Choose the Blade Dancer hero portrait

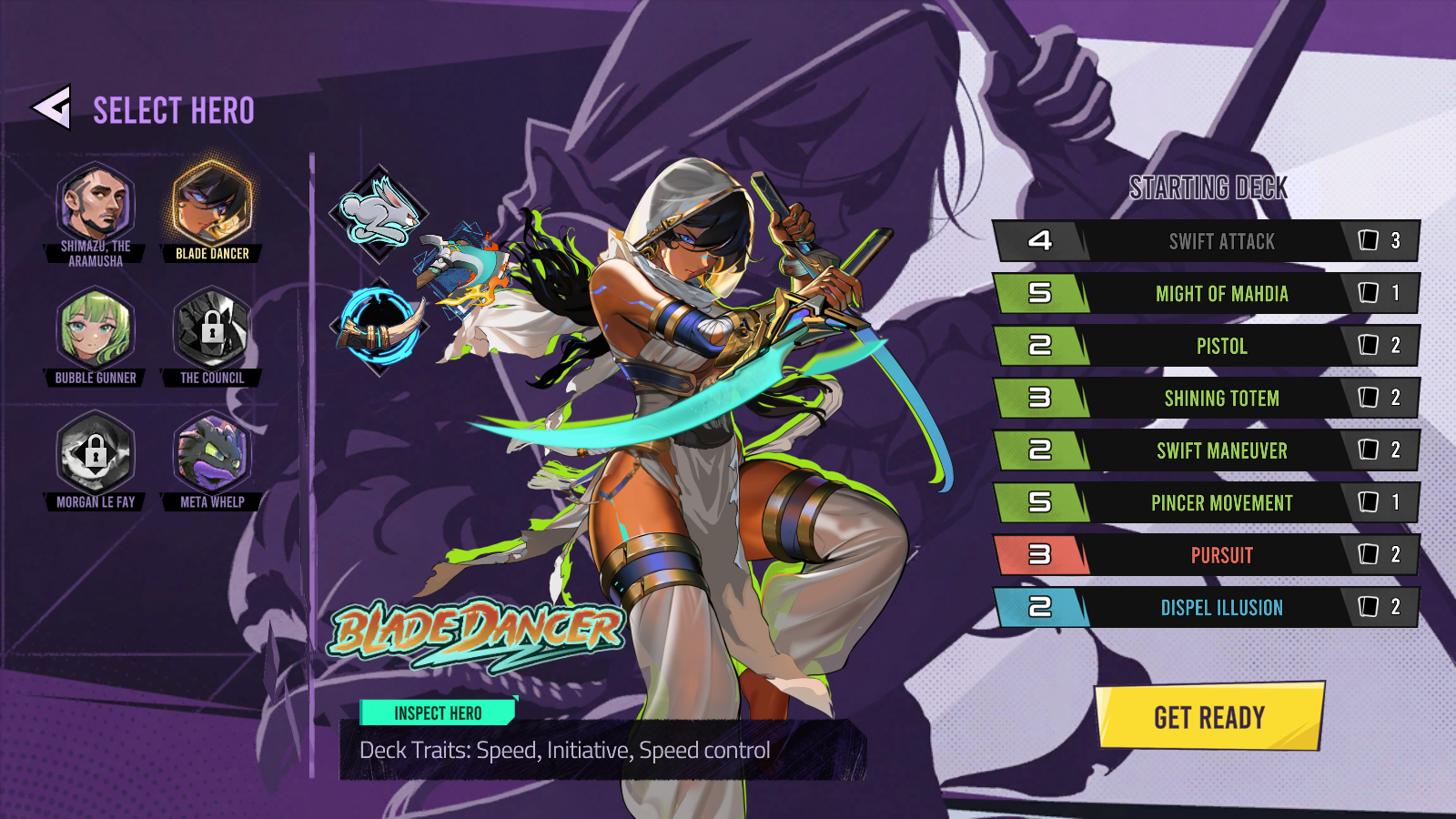click(x=212, y=204)
